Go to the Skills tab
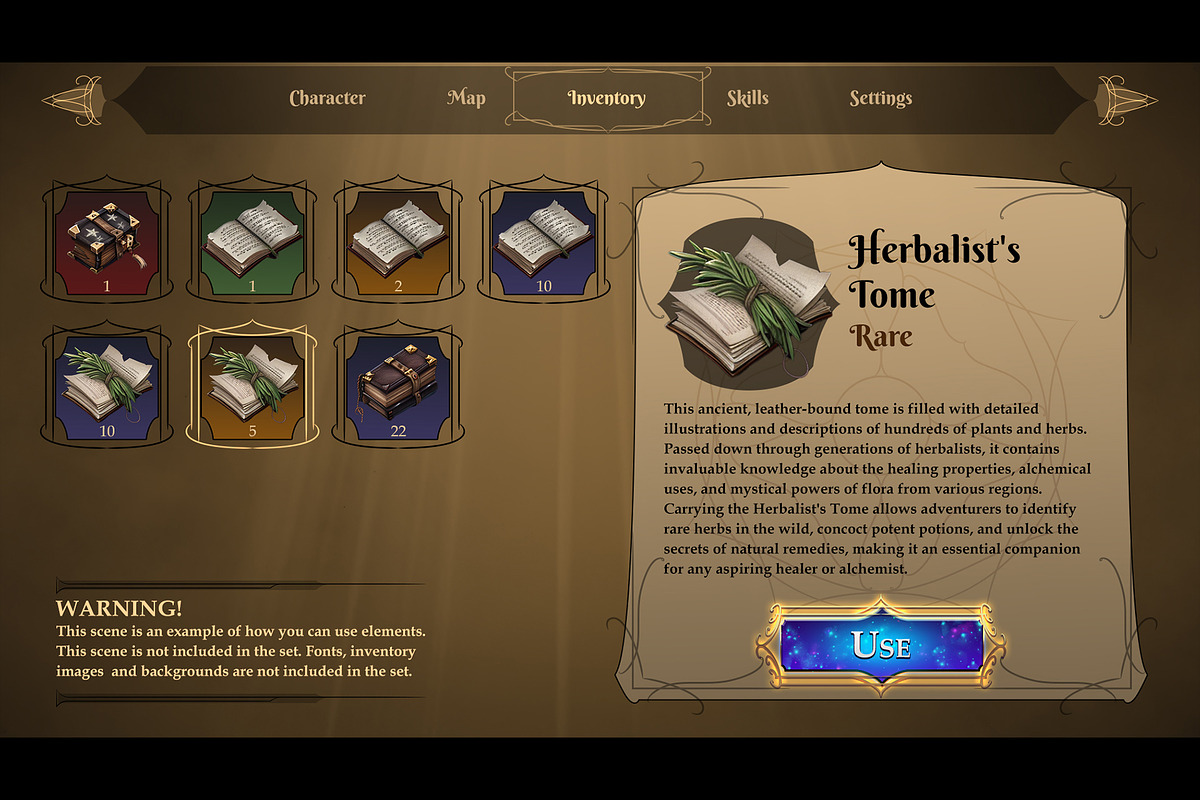 click(748, 98)
